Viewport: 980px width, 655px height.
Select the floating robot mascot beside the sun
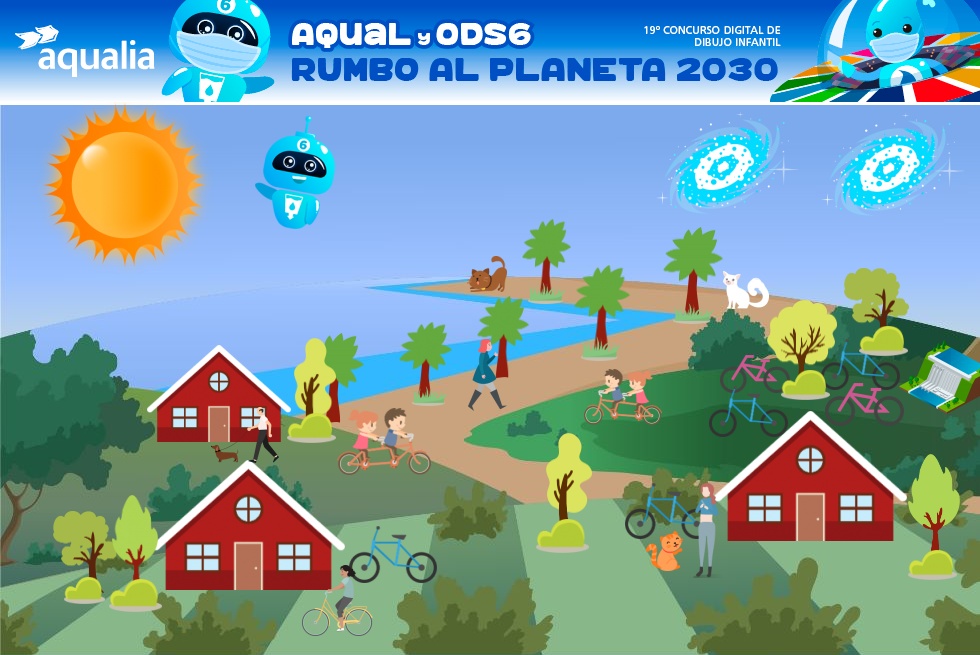tap(297, 175)
